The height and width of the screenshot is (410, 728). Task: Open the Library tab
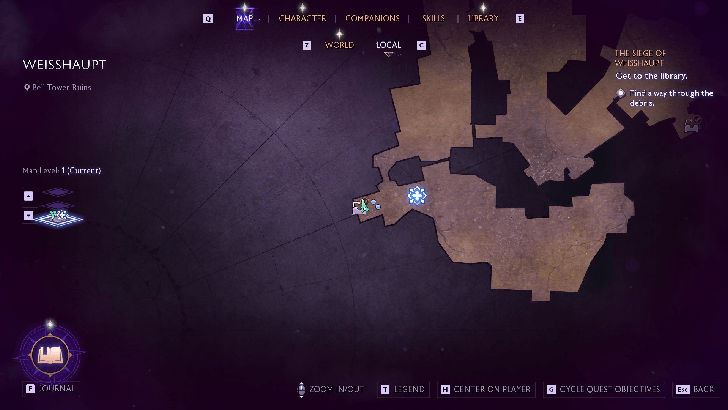pos(482,18)
